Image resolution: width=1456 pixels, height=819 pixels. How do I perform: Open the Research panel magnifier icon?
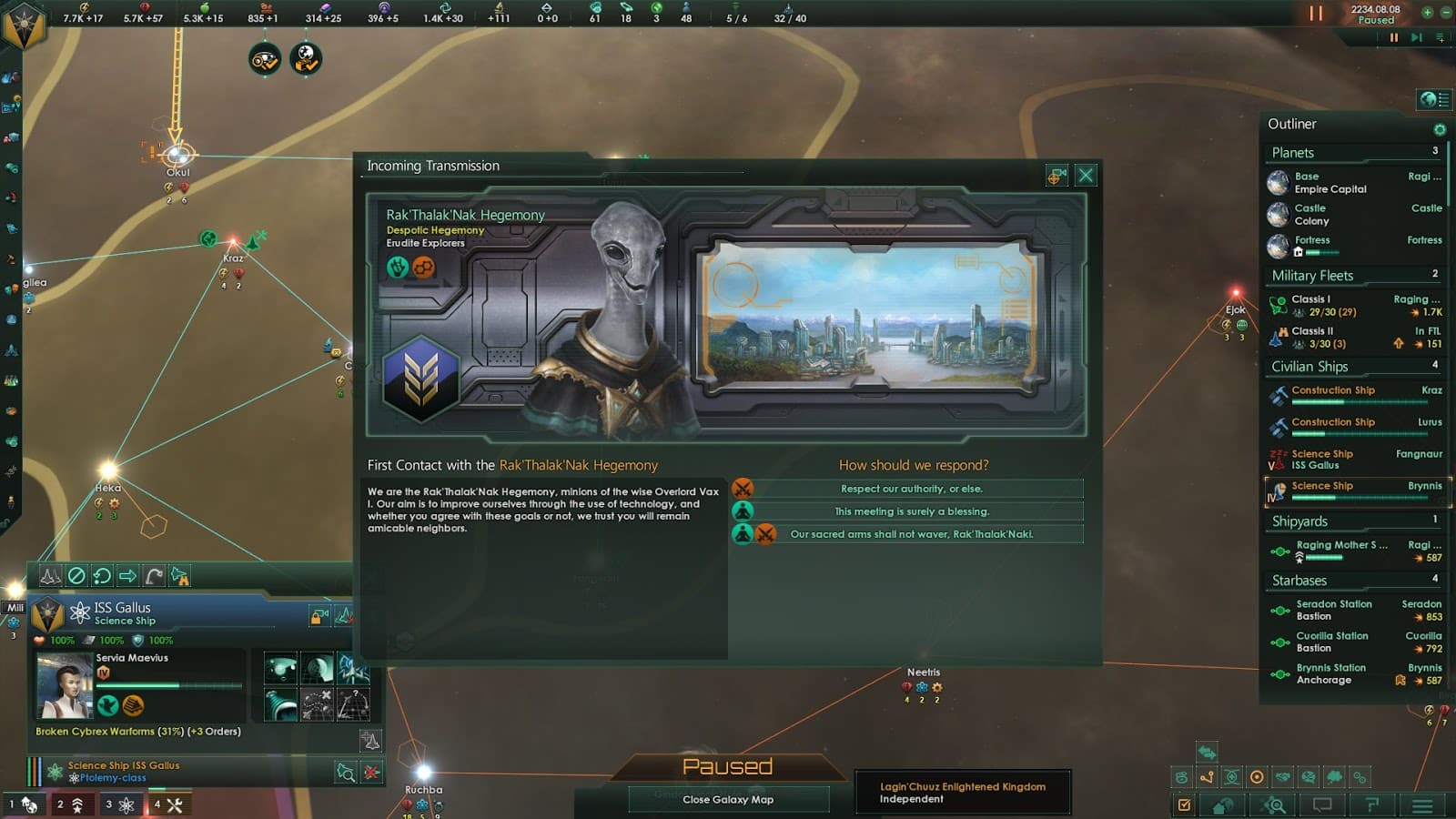click(x=1272, y=804)
